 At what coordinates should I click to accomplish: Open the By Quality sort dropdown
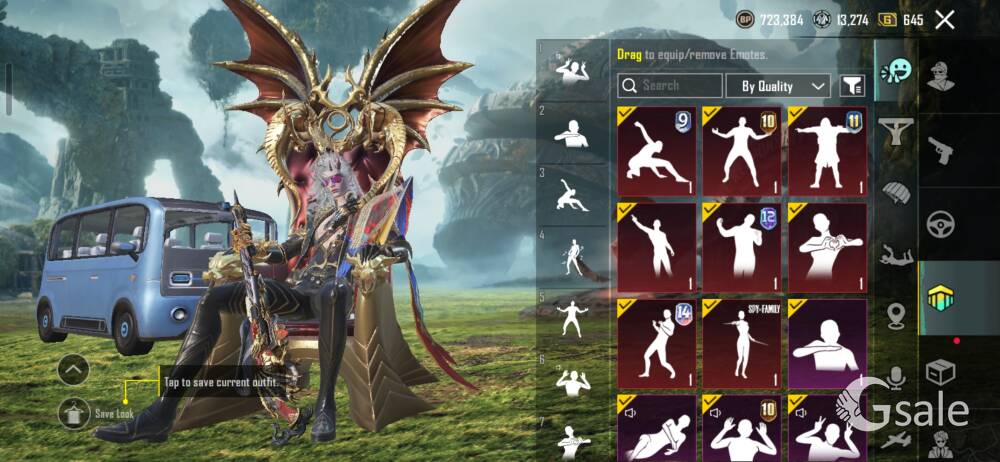[x=778, y=86]
